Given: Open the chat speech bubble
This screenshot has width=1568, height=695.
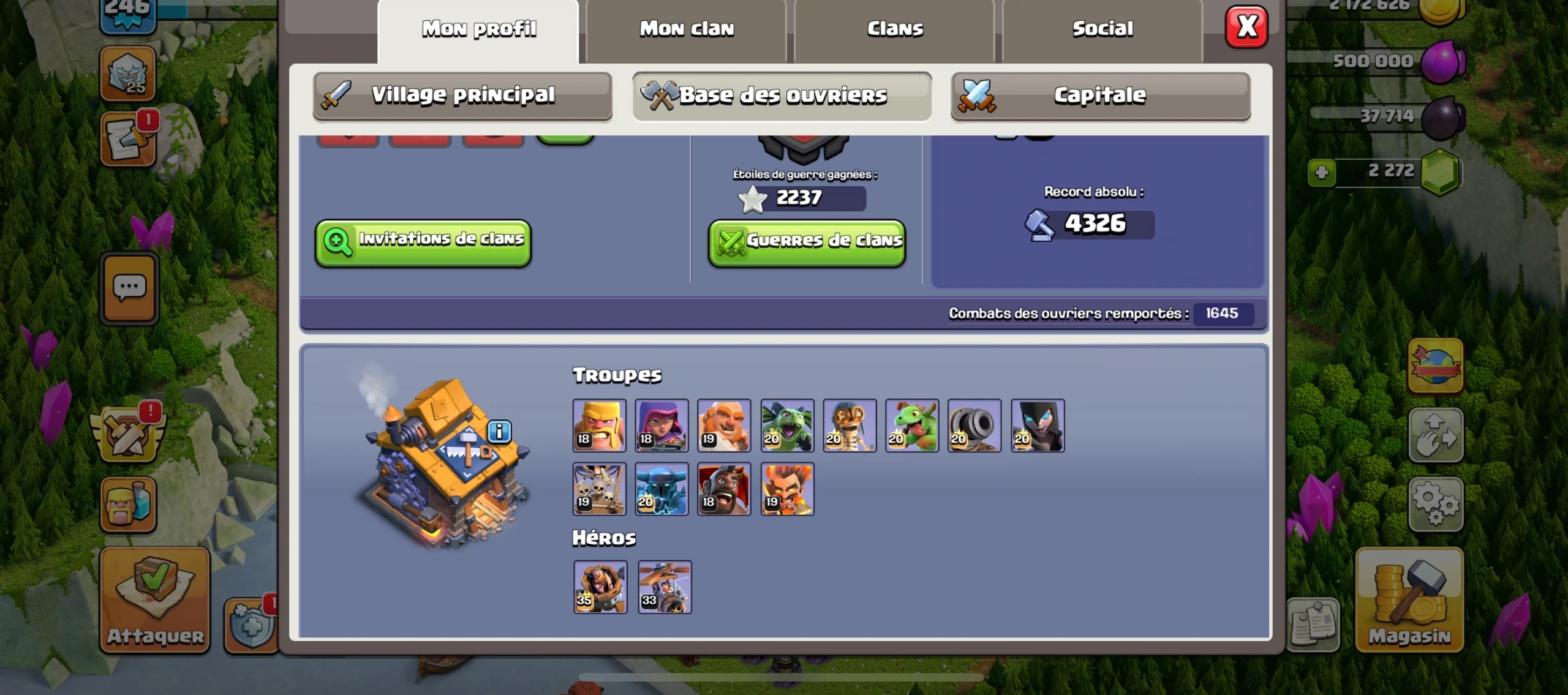Looking at the screenshot, I should pos(129,288).
